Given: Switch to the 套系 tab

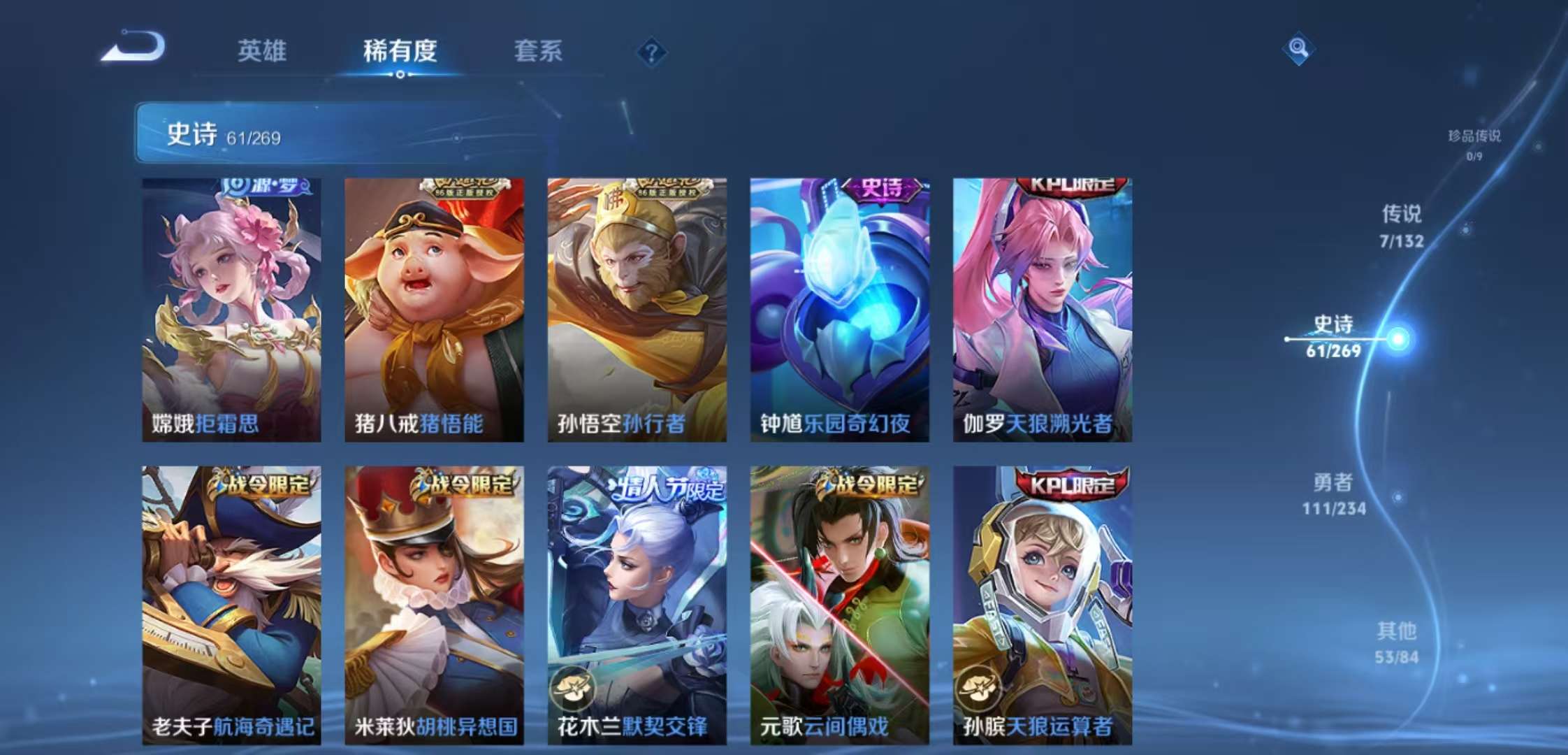Looking at the screenshot, I should [x=539, y=52].
